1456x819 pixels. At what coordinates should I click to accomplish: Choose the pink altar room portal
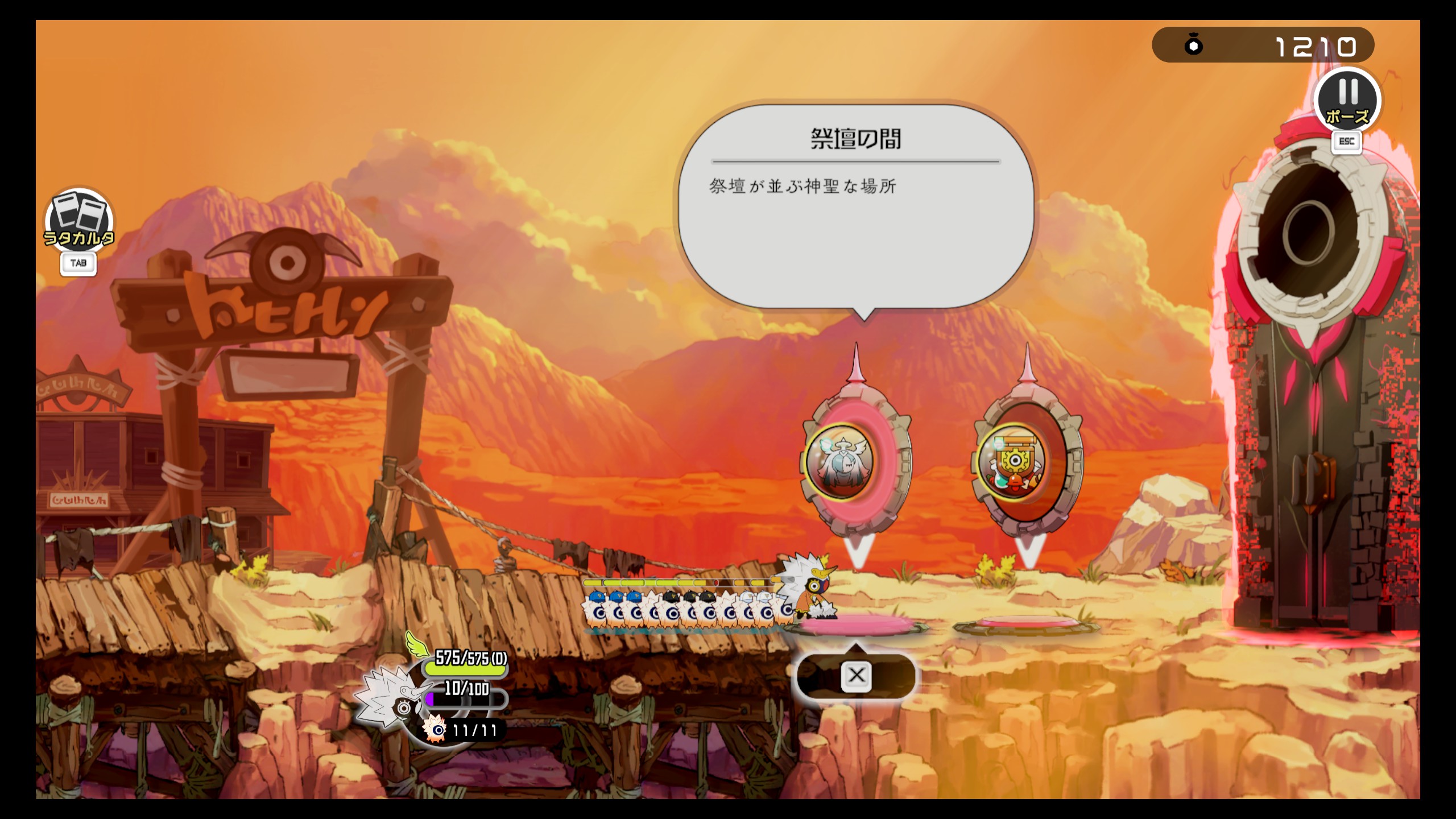[856, 462]
